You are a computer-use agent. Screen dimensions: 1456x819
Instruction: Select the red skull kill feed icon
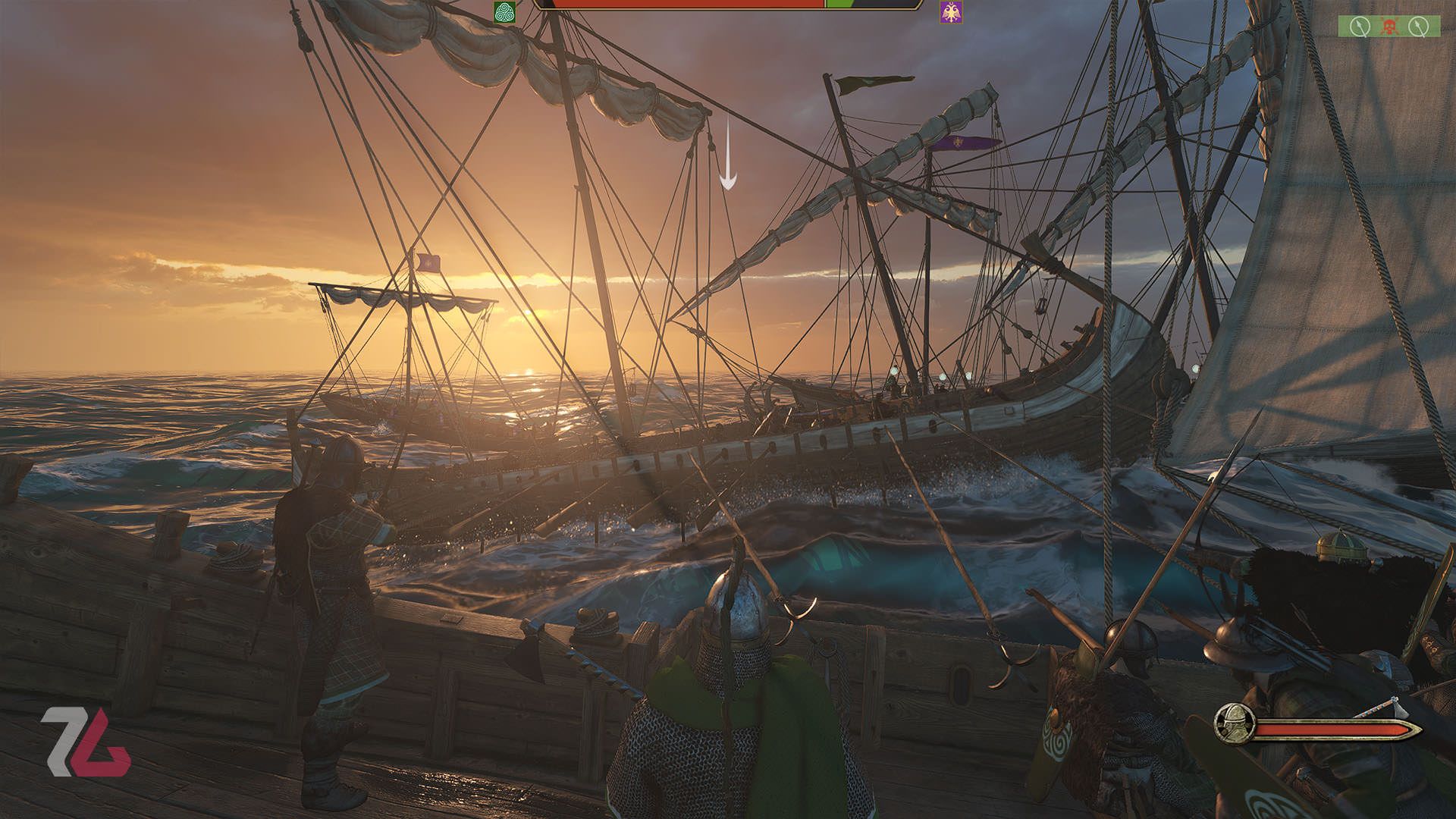tap(1389, 27)
